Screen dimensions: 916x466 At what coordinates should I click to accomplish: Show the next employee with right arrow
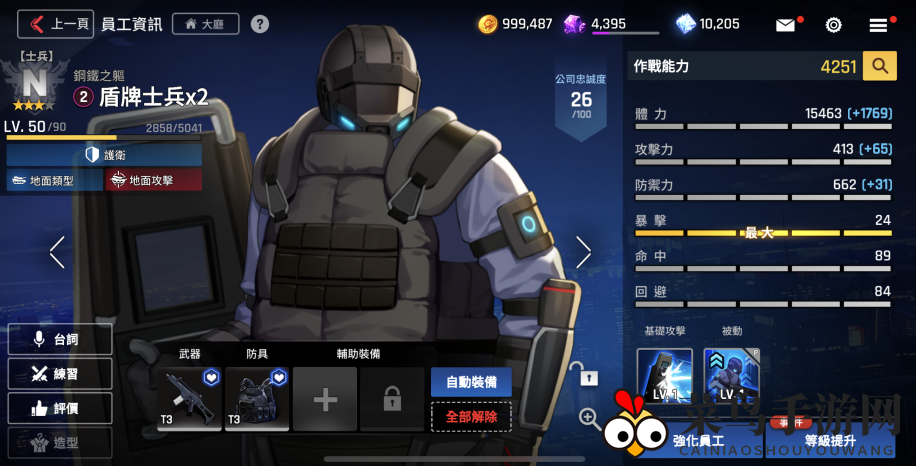point(584,252)
